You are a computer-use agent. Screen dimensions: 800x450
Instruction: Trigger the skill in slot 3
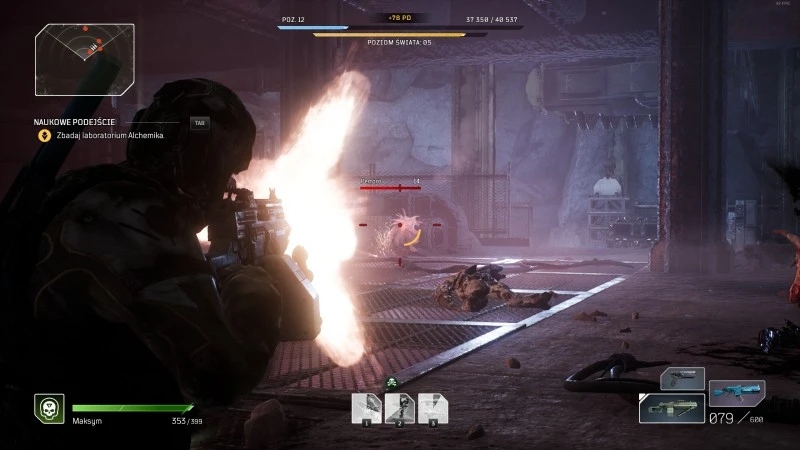pyautogui.click(x=432, y=406)
